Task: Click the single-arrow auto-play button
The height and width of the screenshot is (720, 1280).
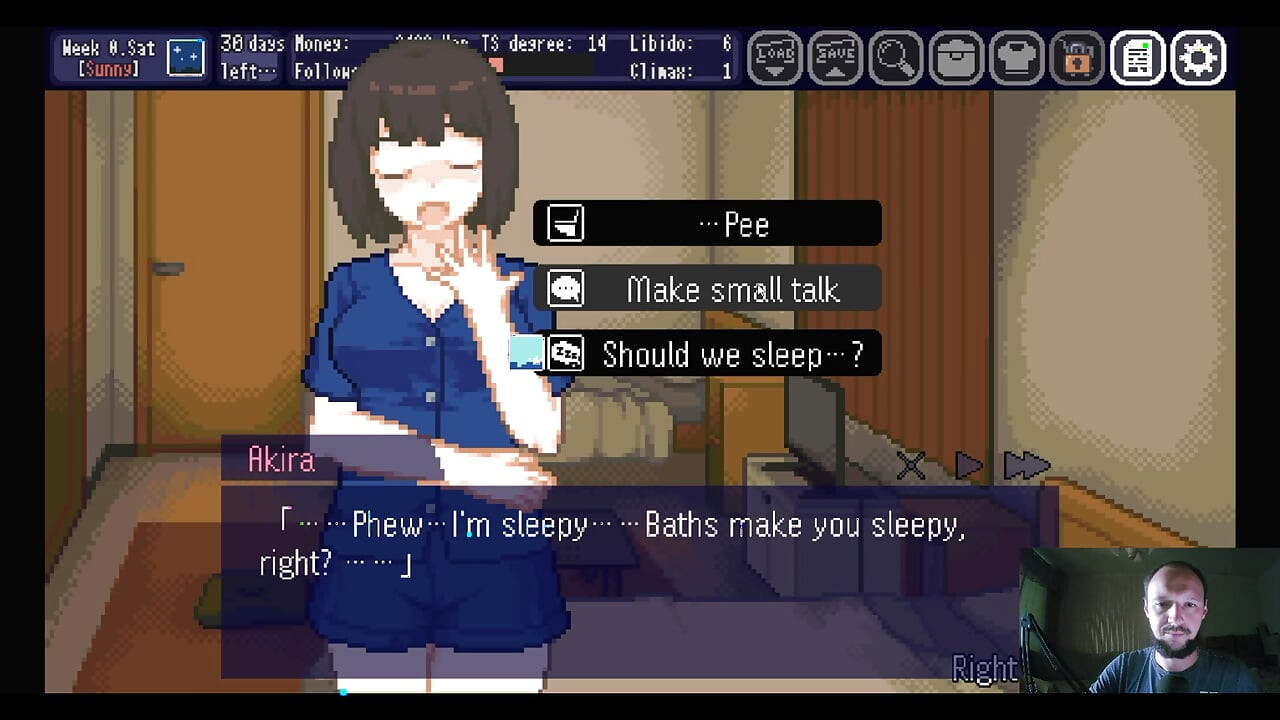Action: tap(968, 465)
